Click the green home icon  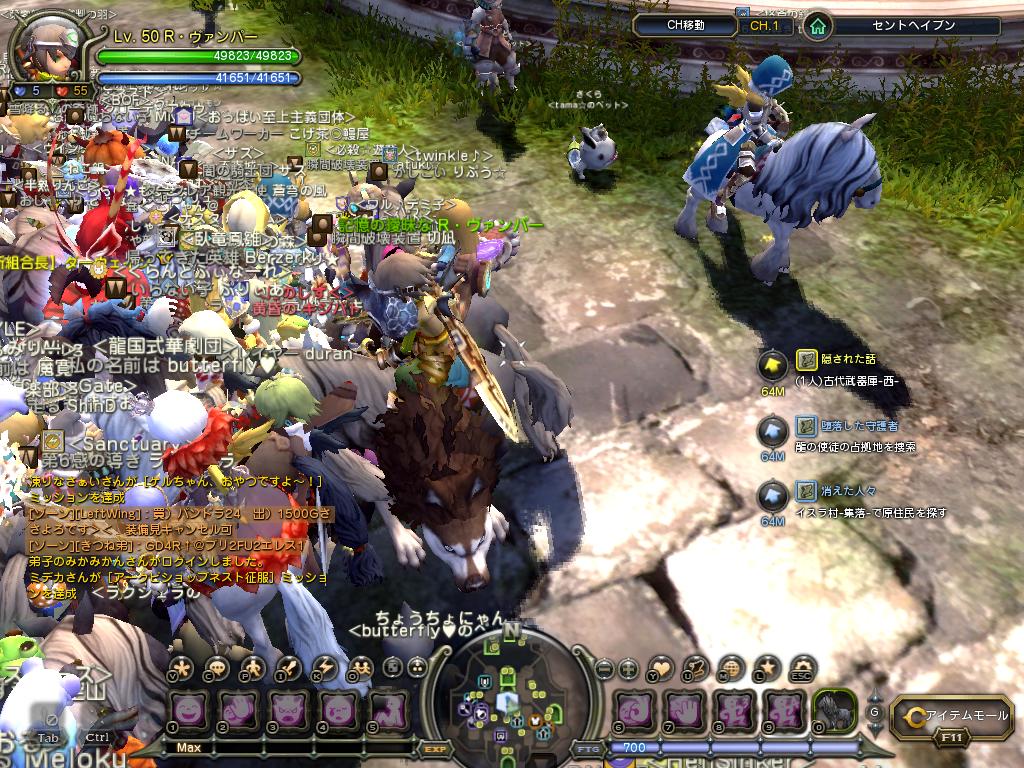[x=818, y=26]
